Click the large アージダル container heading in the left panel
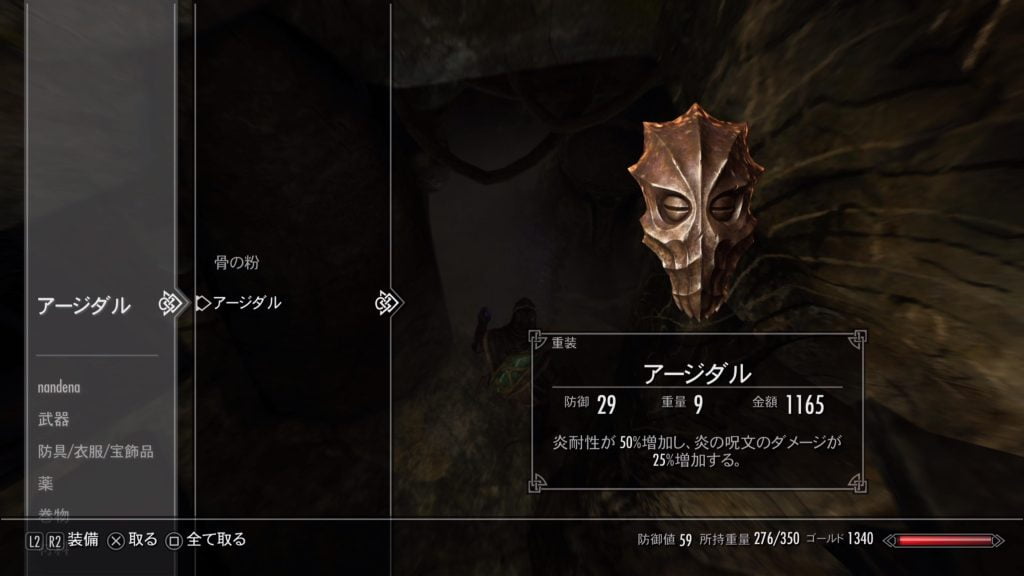 click(84, 306)
